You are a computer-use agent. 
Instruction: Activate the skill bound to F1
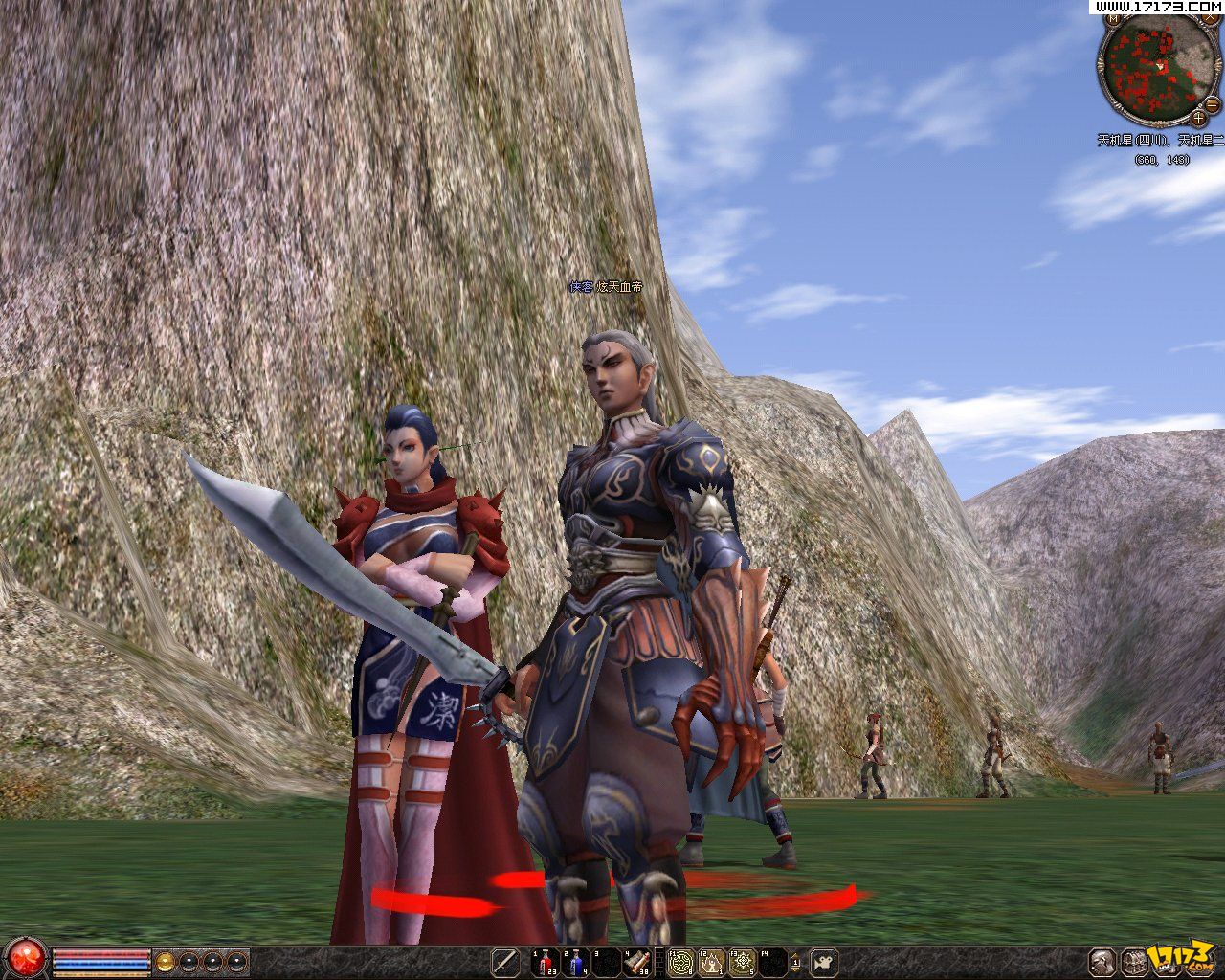(x=681, y=964)
